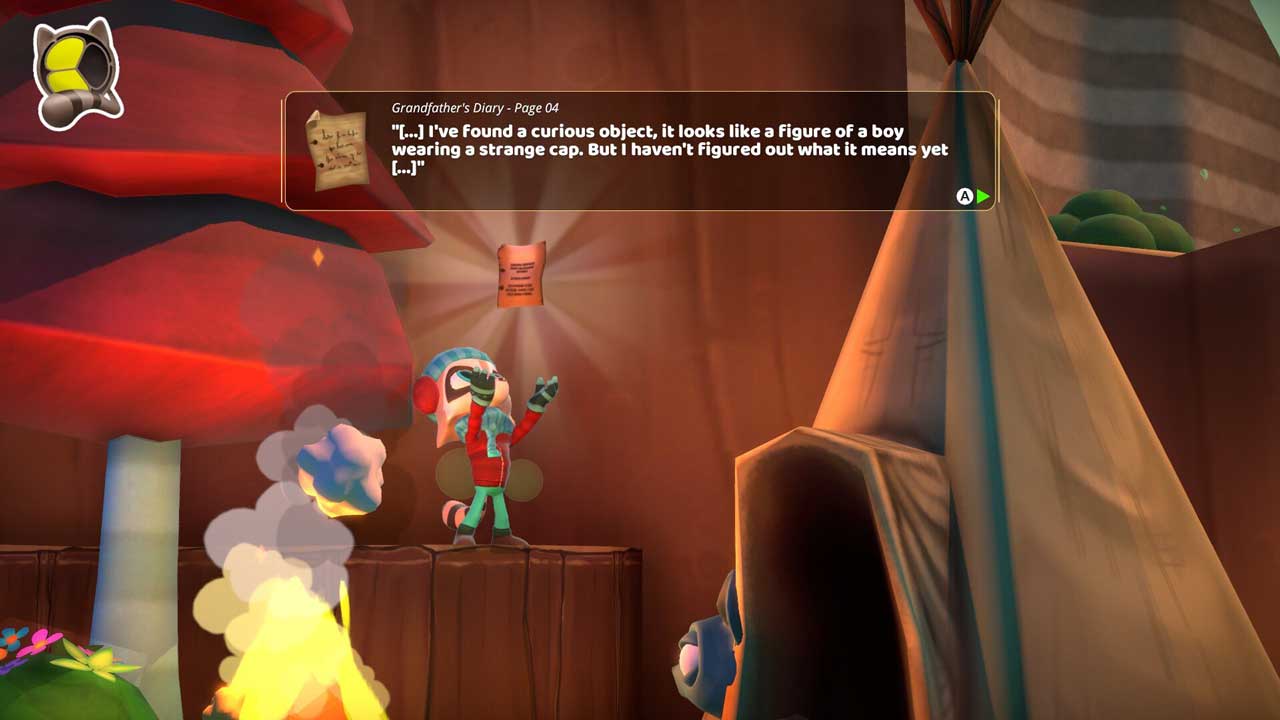Advance the diary text with the green arrow
The image size is (1280, 720).
(x=983, y=197)
